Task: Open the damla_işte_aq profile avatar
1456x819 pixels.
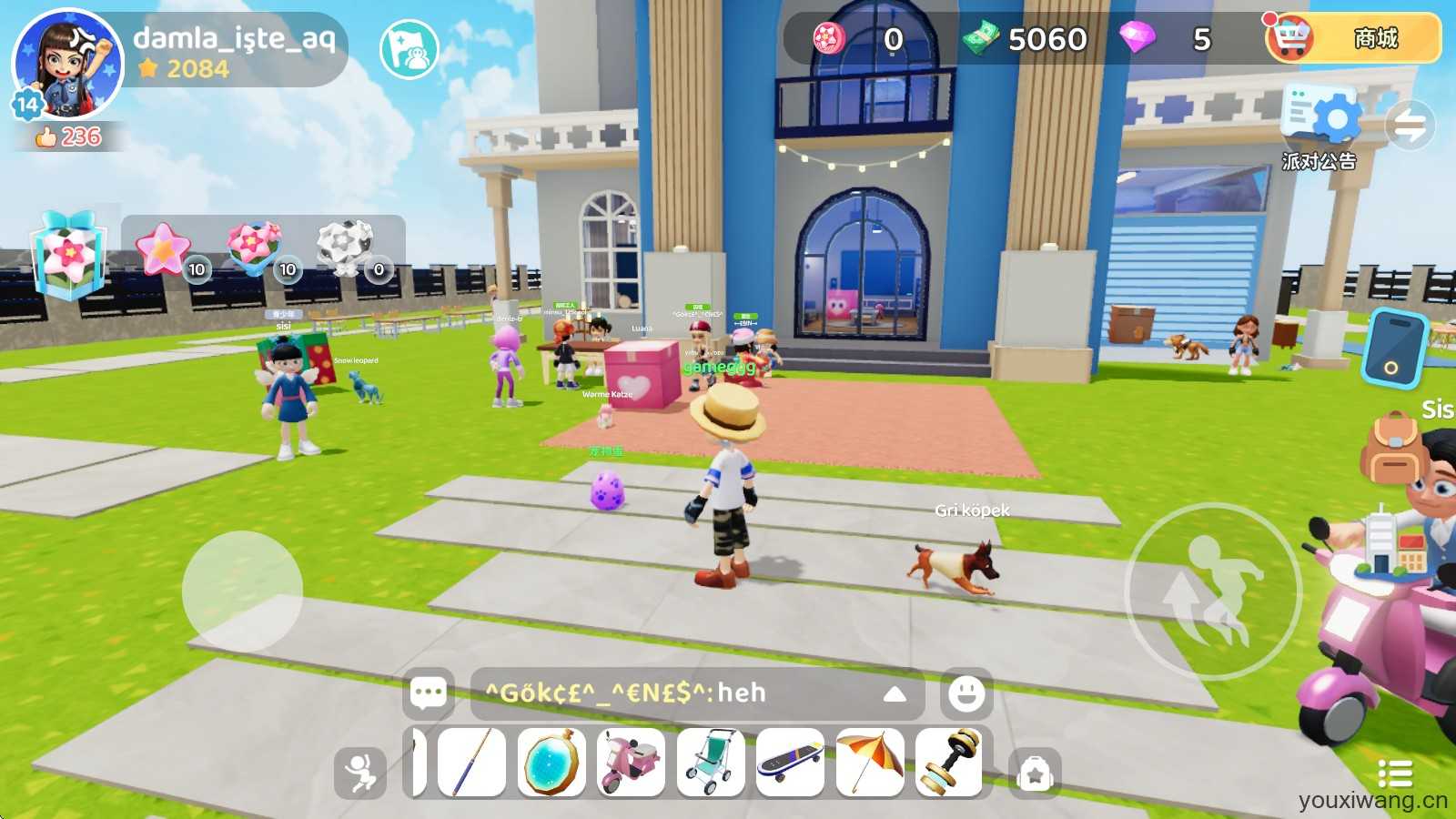Action: click(x=67, y=66)
